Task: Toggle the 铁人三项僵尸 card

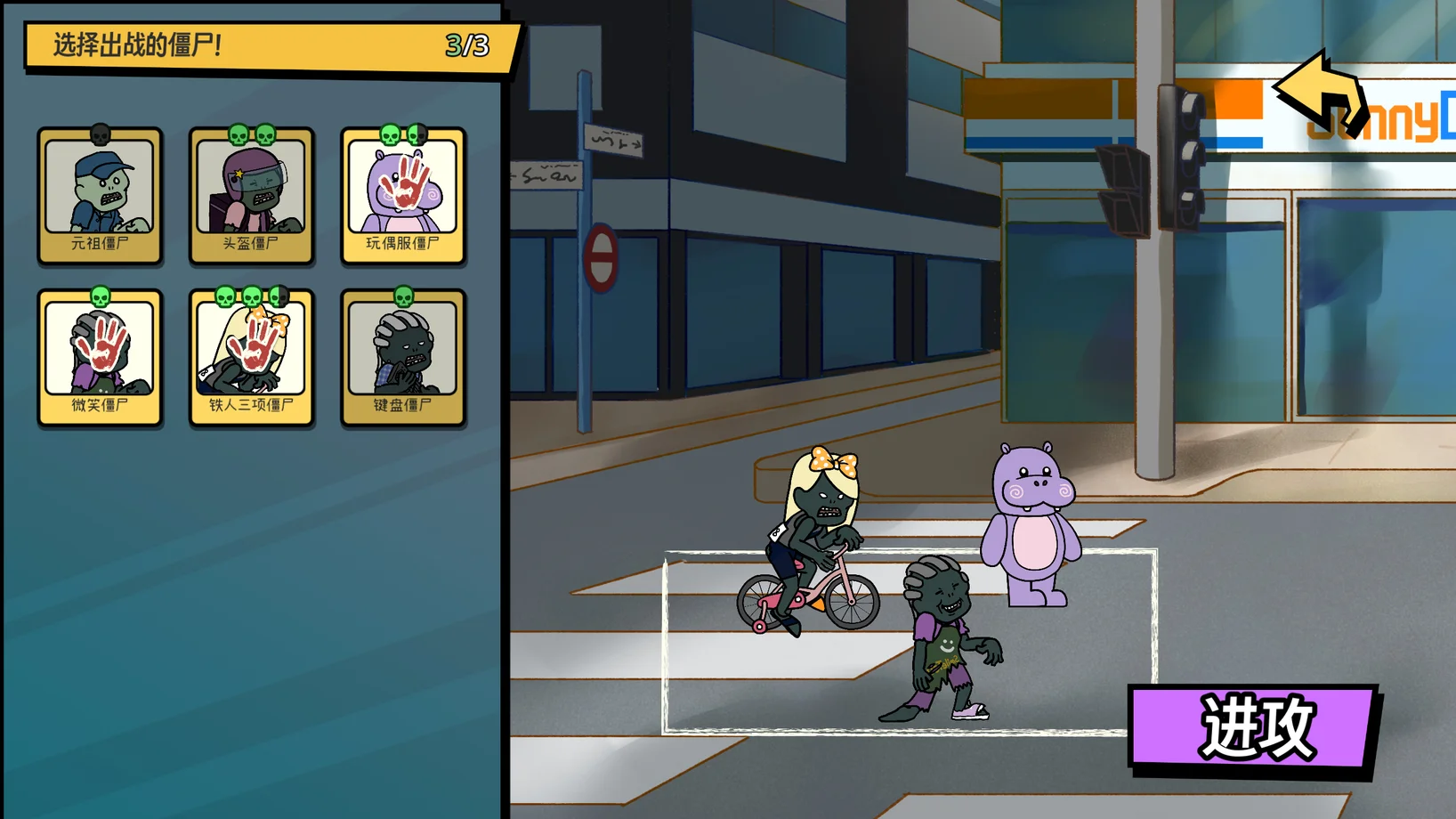Action: (251, 358)
